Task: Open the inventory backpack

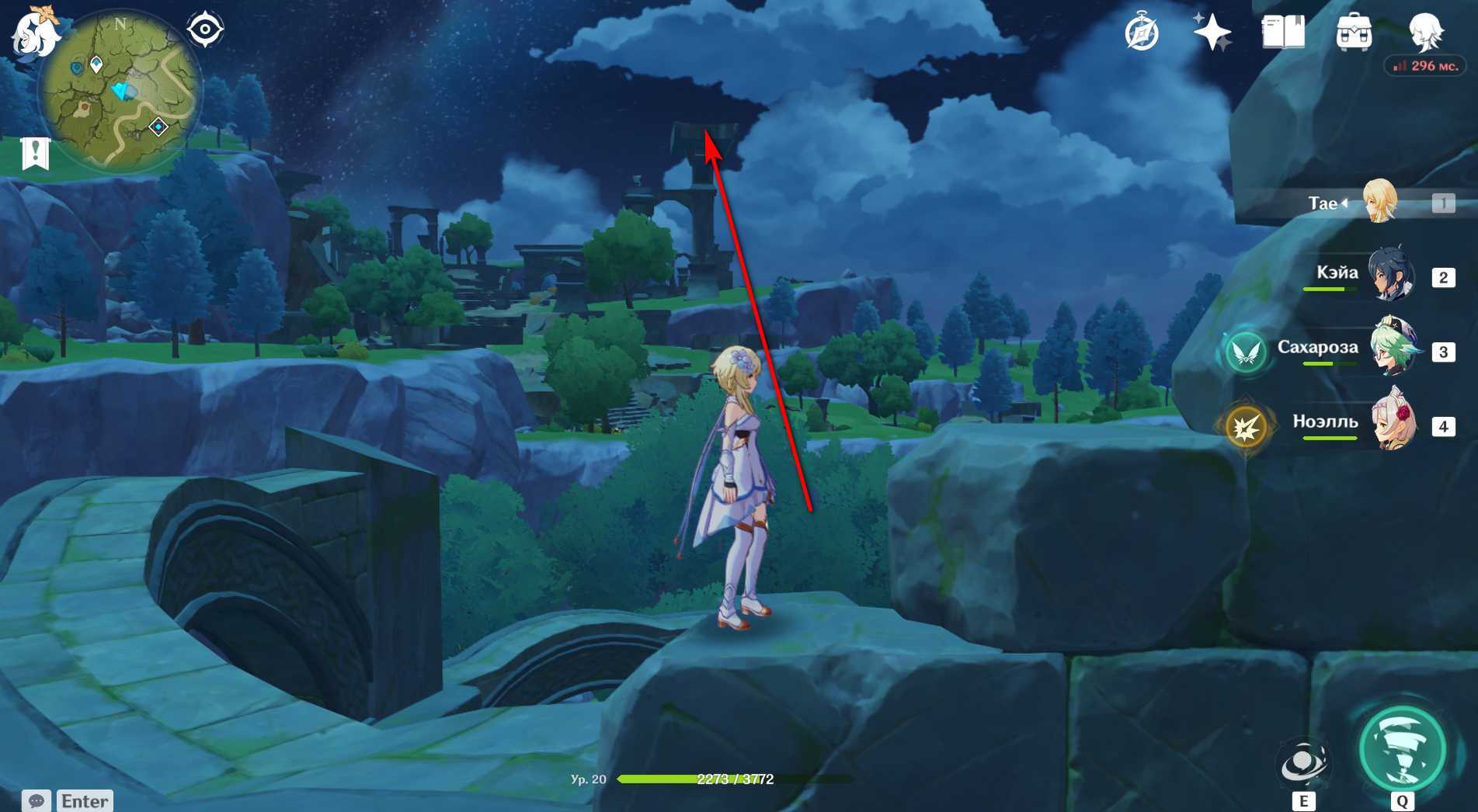Action: [1354, 33]
